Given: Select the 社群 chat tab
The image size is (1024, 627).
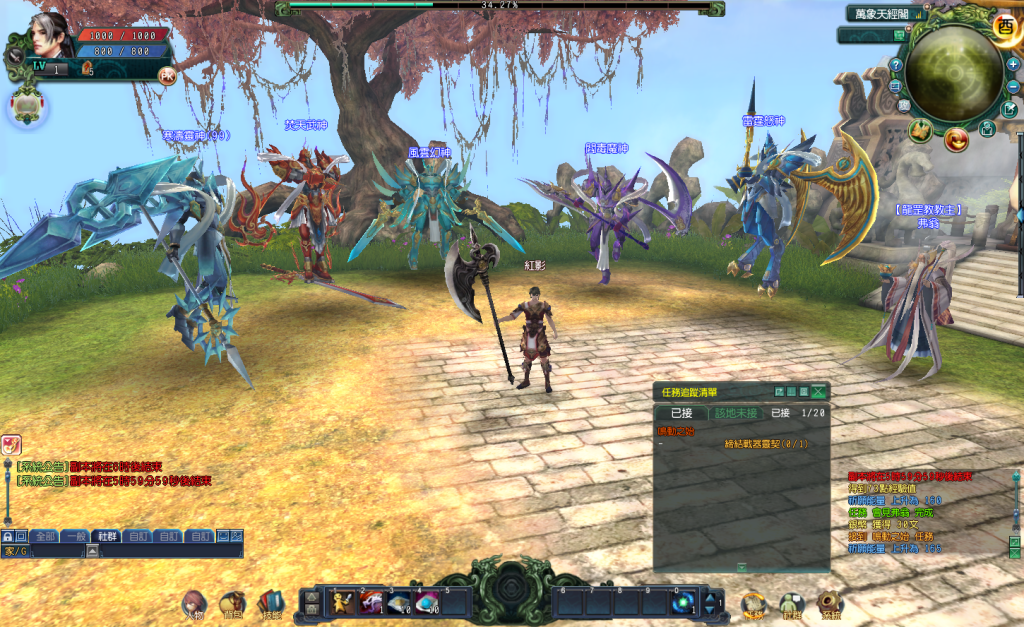Looking at the screenshot, I should [106, 536].
